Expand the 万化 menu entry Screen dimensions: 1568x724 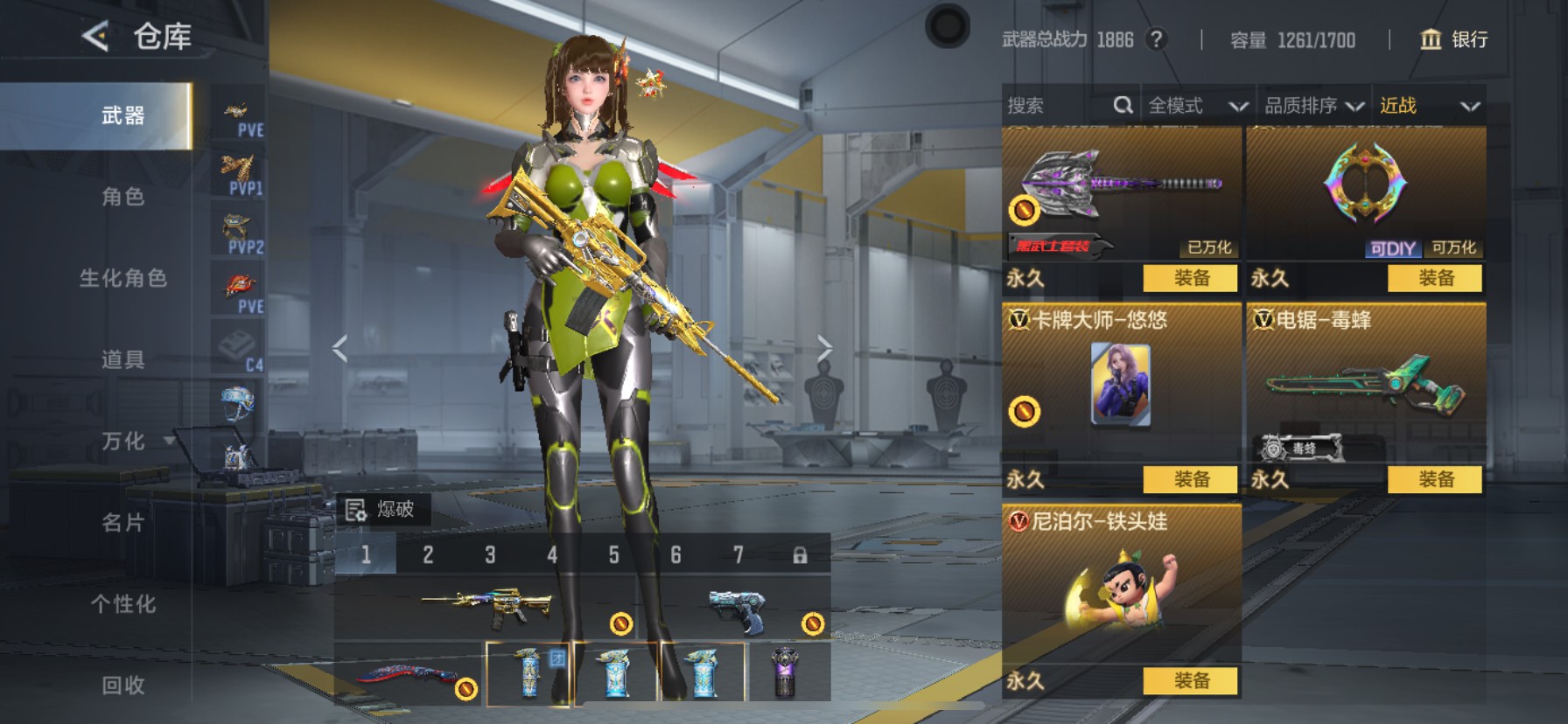pos(122,441)
